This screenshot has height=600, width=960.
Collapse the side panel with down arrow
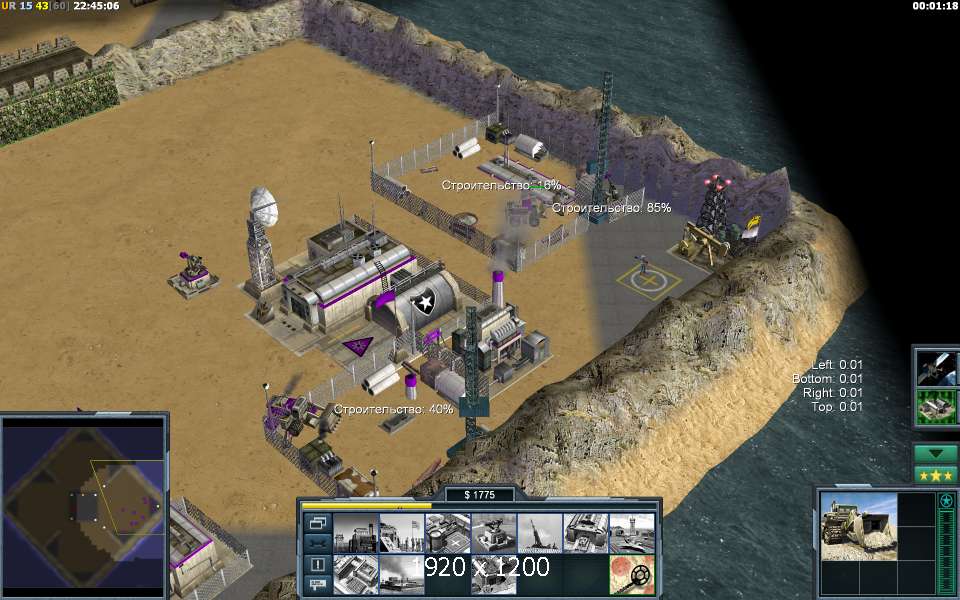point(936,453)
